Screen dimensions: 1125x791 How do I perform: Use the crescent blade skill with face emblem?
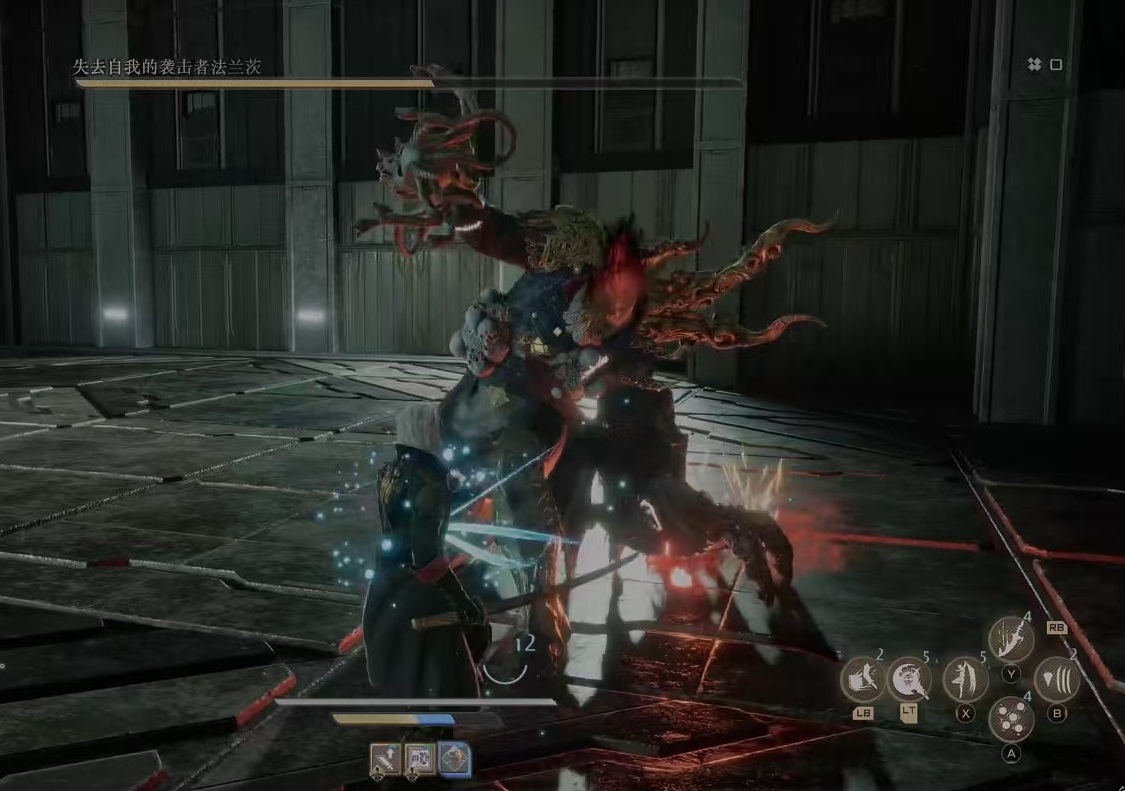point(909,680)
